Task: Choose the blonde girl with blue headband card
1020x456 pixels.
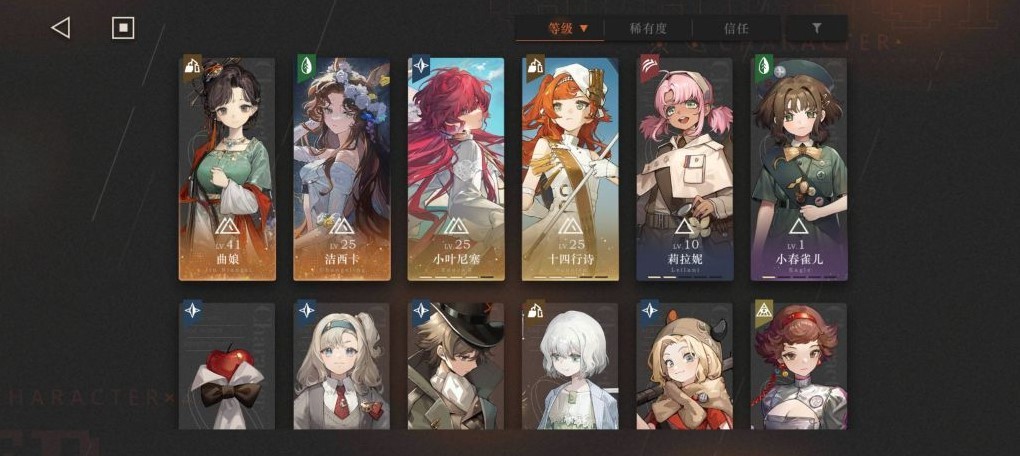Action: click(x=341, y=367)
